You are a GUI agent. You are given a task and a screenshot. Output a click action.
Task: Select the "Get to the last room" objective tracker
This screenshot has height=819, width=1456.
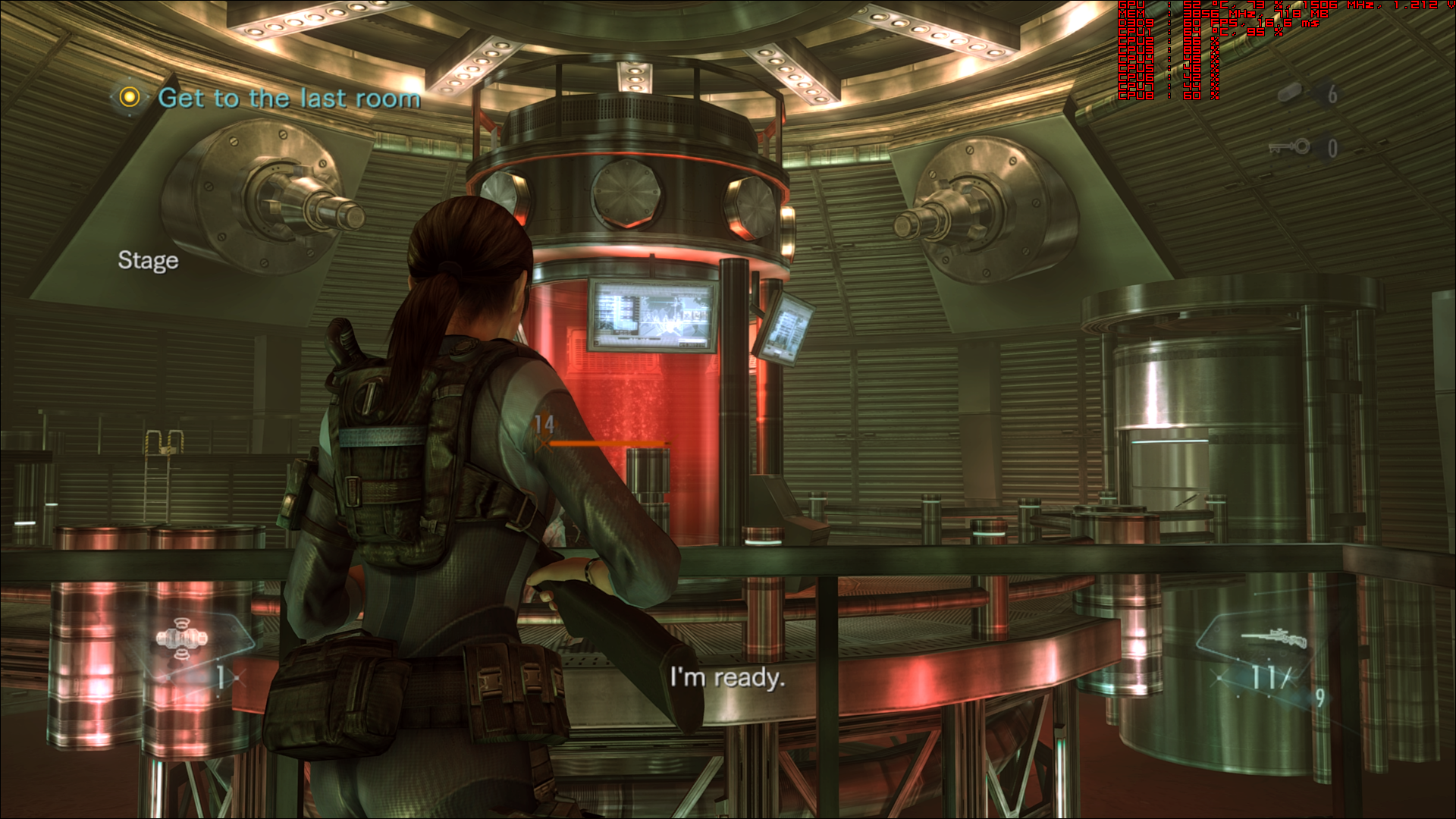[x=288, y=98]
